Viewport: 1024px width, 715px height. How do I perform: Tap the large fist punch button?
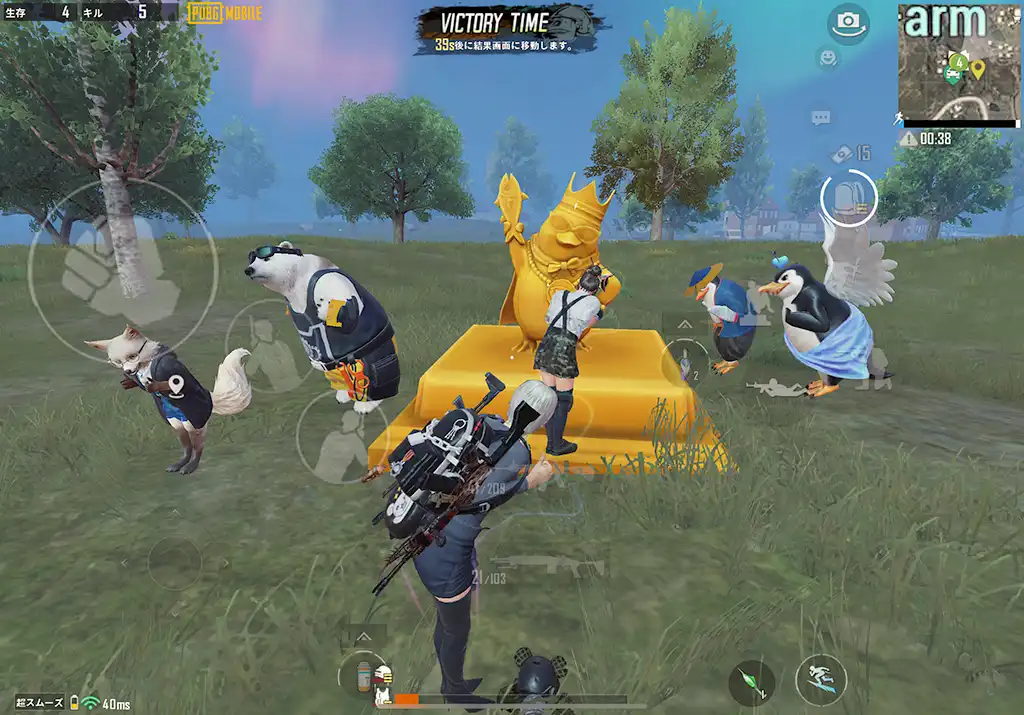coord(121,270)
